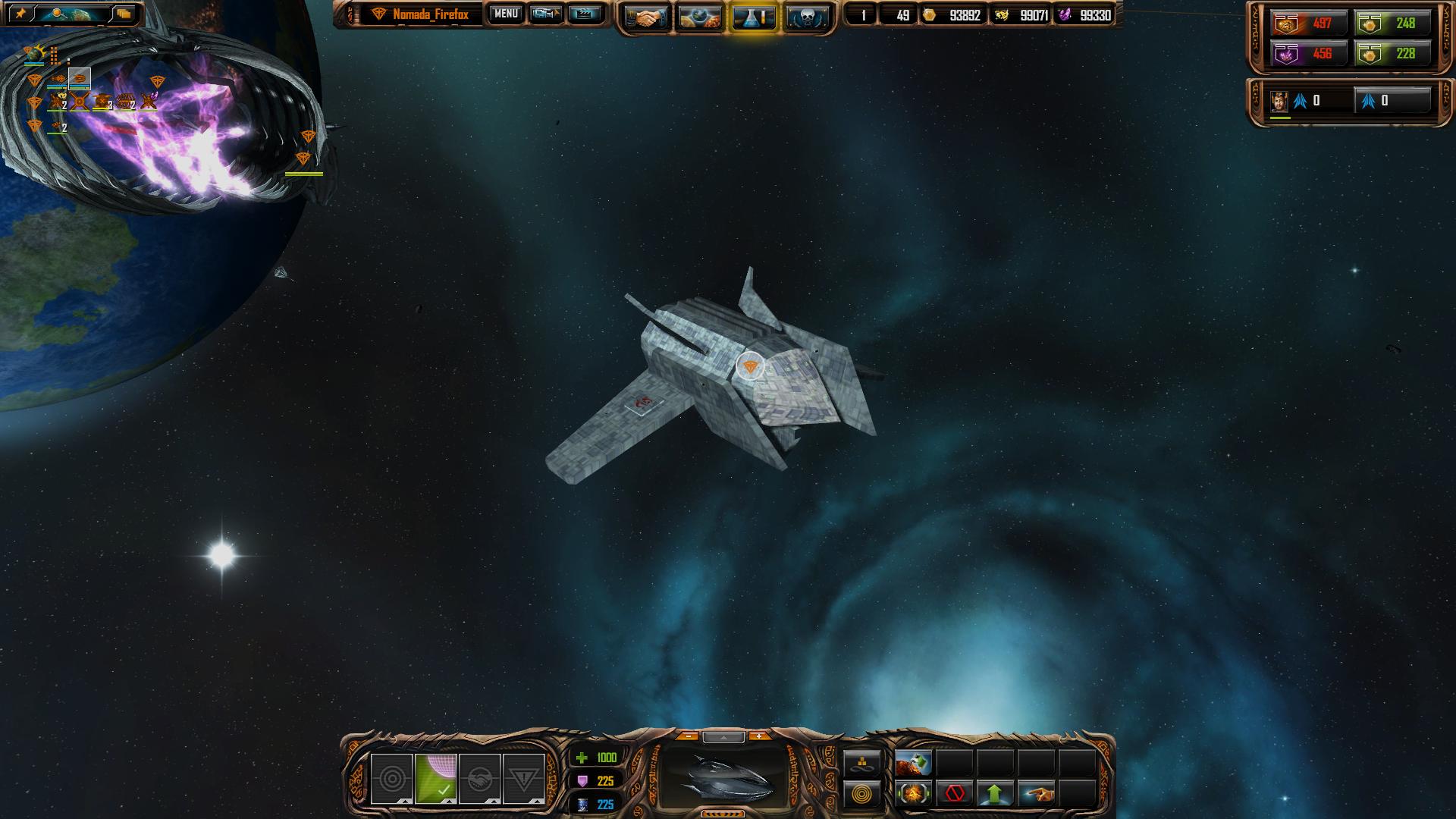Image resolution: width=1456 pixels, height=819 pixels.
Task: Activate the pointing hand command
Action: (x=1037, y=794)
